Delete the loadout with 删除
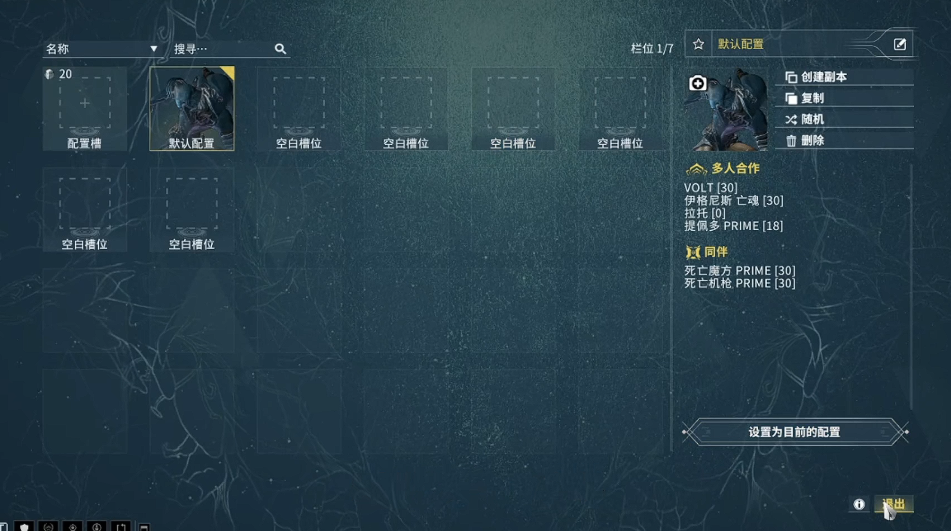Image resolution: width=951 pixels, height=531 pixels. coord(812,141)
